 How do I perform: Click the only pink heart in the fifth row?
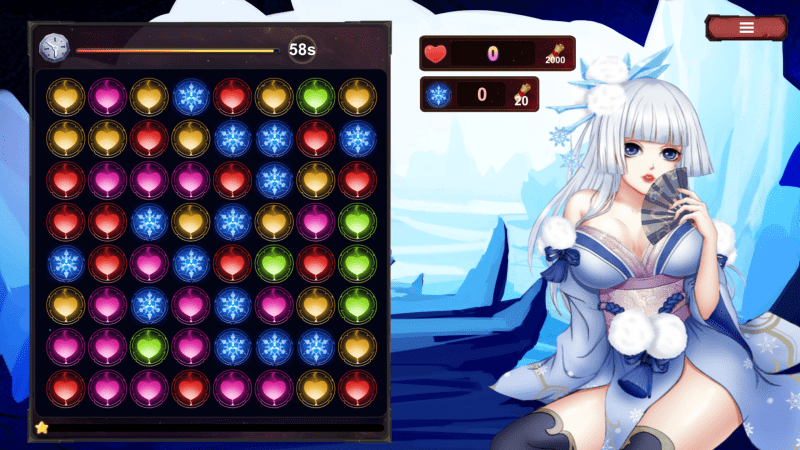click(x=148, y=263)
